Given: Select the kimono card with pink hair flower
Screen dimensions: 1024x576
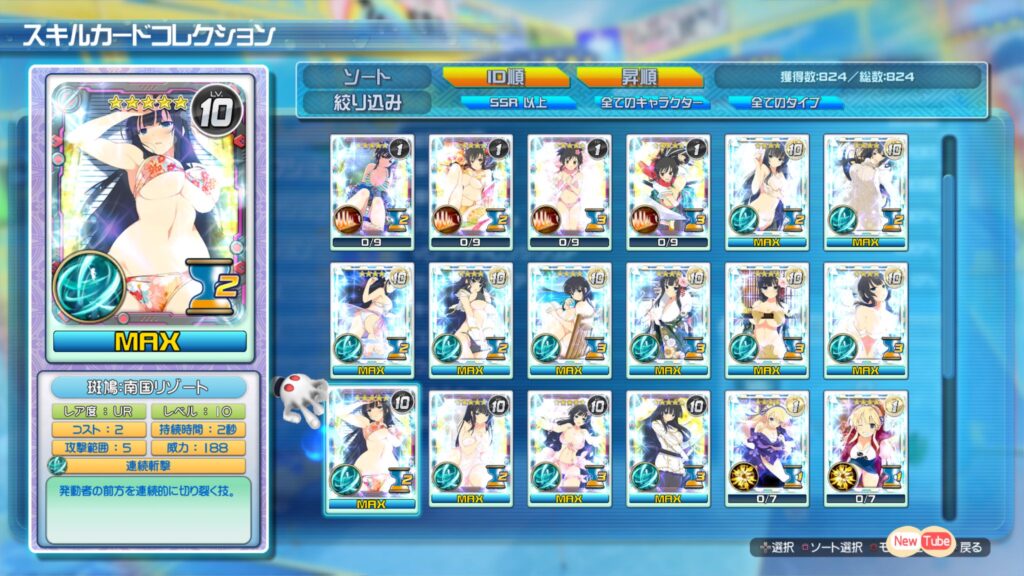Looking at the screenshot, I should click(x=668, y=320).
